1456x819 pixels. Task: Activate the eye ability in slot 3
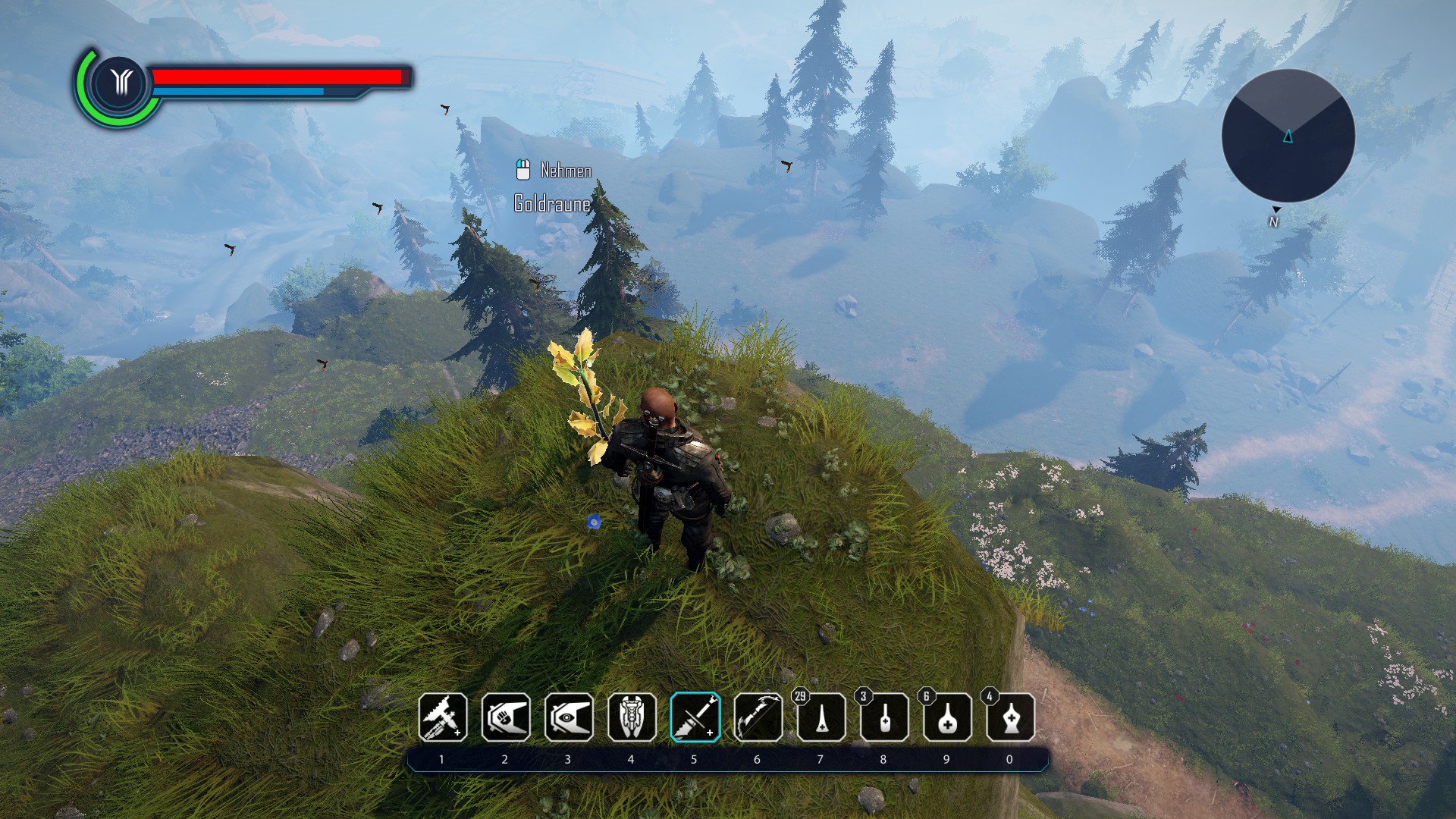(x=569, y=717)
